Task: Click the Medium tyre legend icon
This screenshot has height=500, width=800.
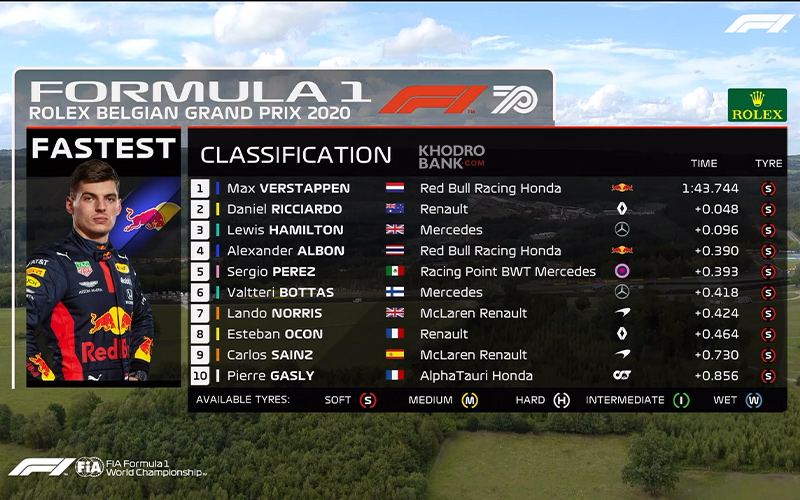Action: point(469,400)
